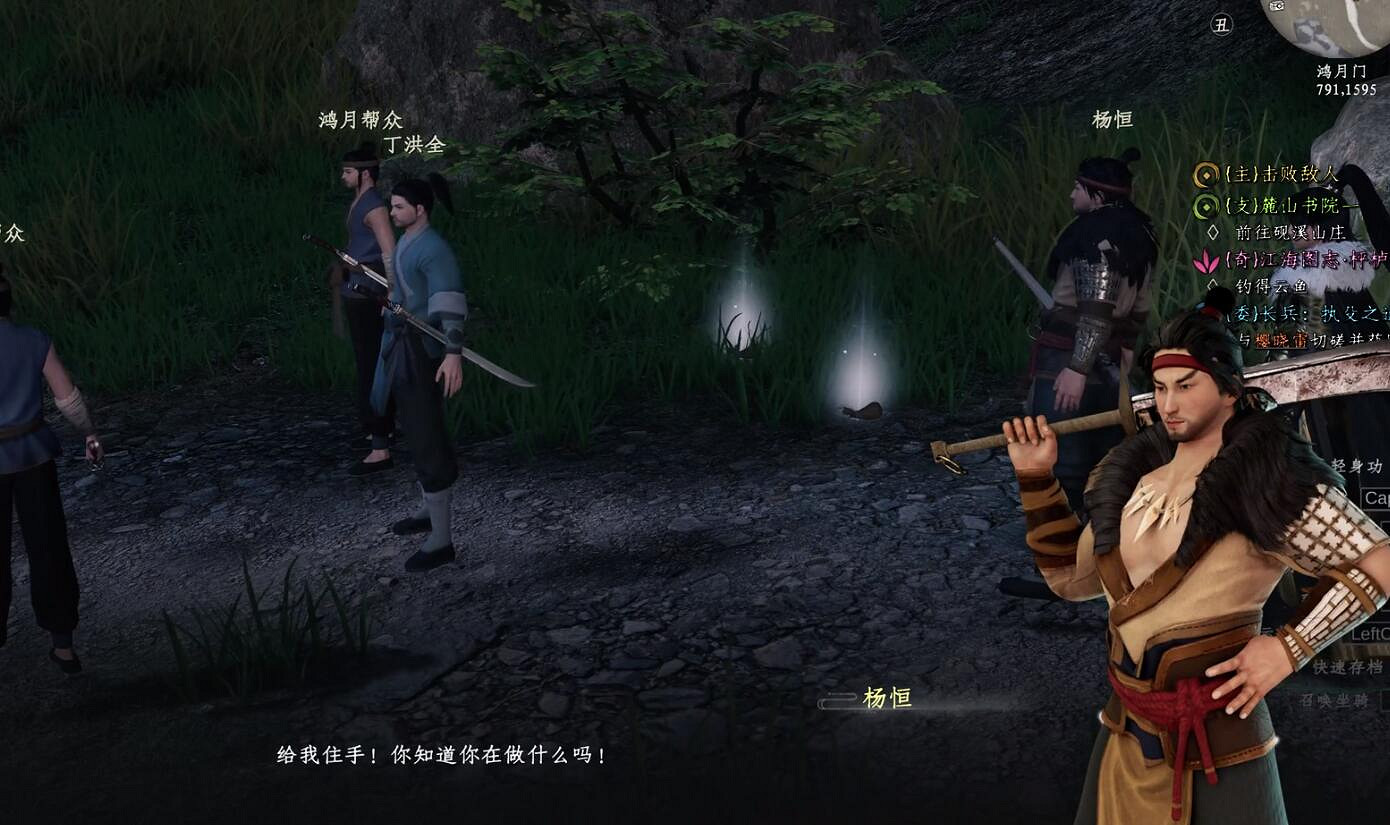Click the golden main quest coin icon beside 击败敌人
Screen dimensions: 1390x825
pos(1207,174)
